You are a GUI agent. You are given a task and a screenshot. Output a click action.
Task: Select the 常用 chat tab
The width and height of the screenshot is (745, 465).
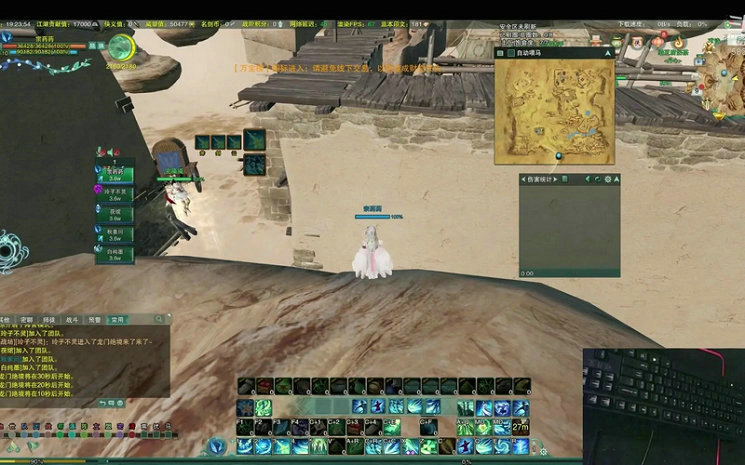(117, 320)
